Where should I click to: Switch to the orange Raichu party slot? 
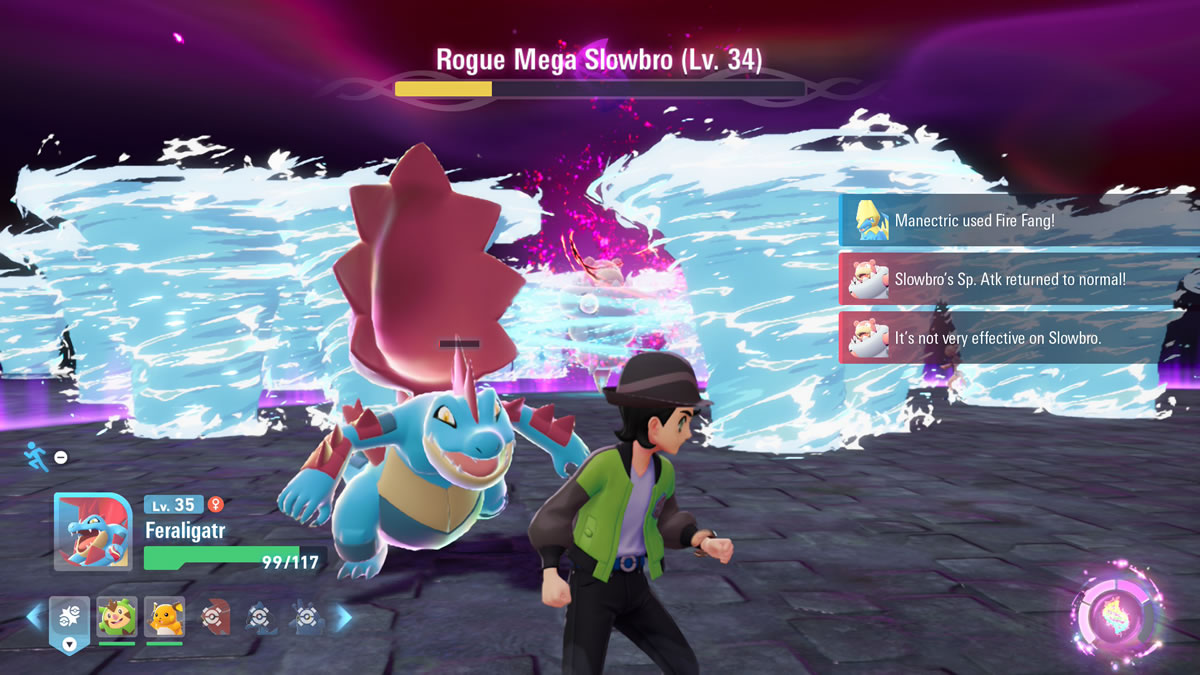pos(164,617)
